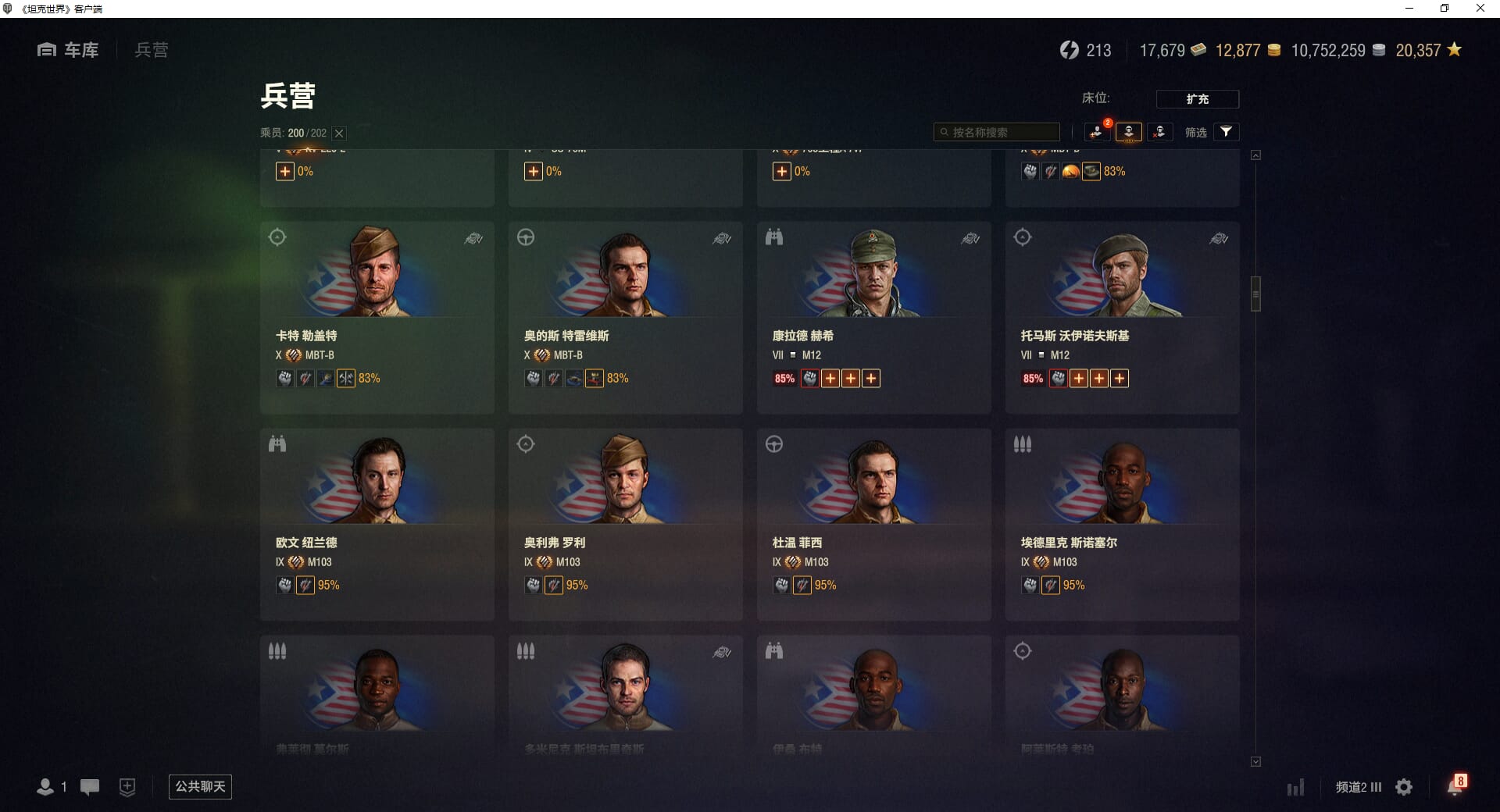
Task: Select crew member 奥的斯 特雷维斯
Action: (x=625, y=317)
